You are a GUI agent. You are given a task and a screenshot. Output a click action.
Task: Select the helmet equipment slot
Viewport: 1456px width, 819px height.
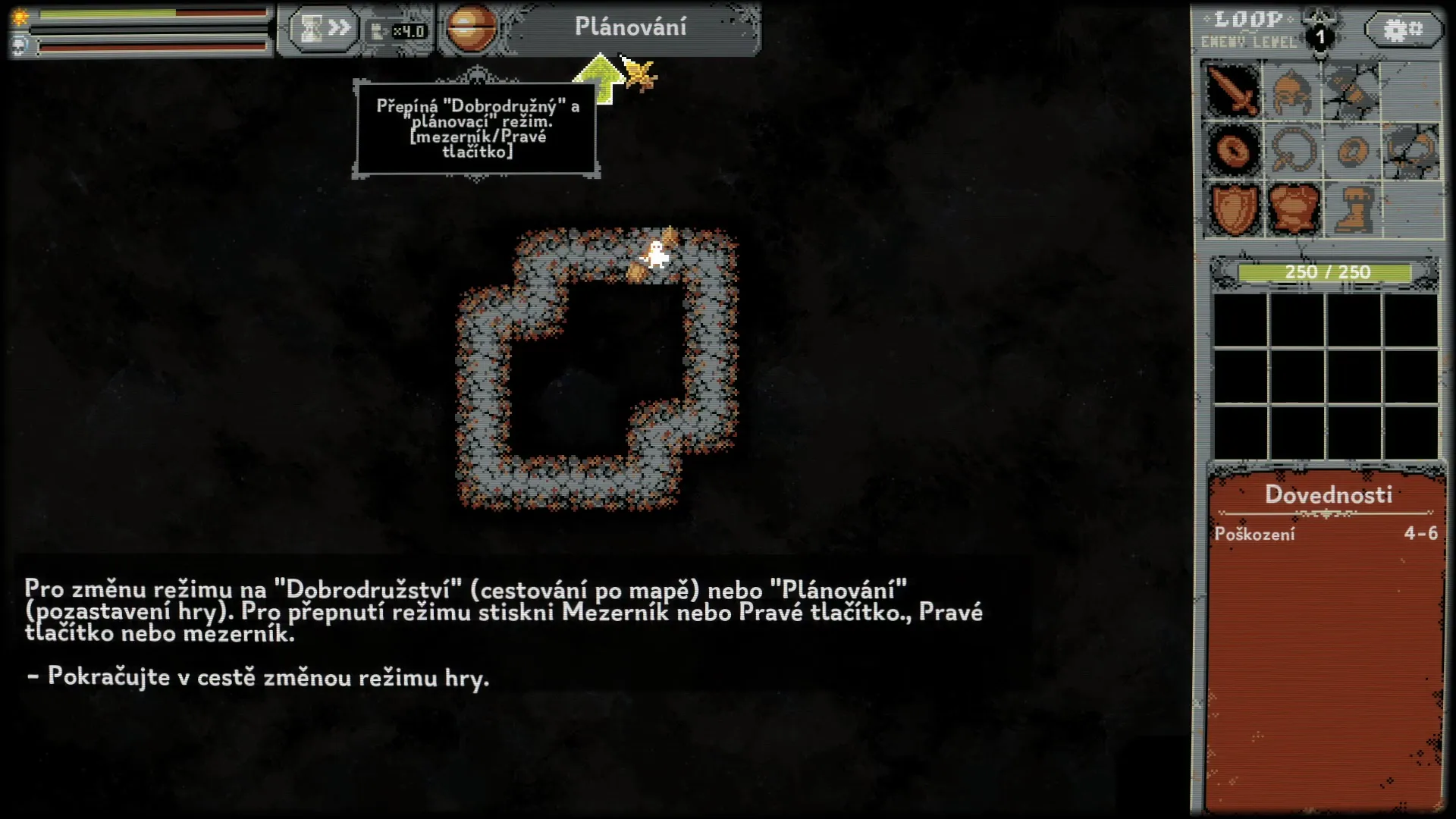pos(1292,91)
